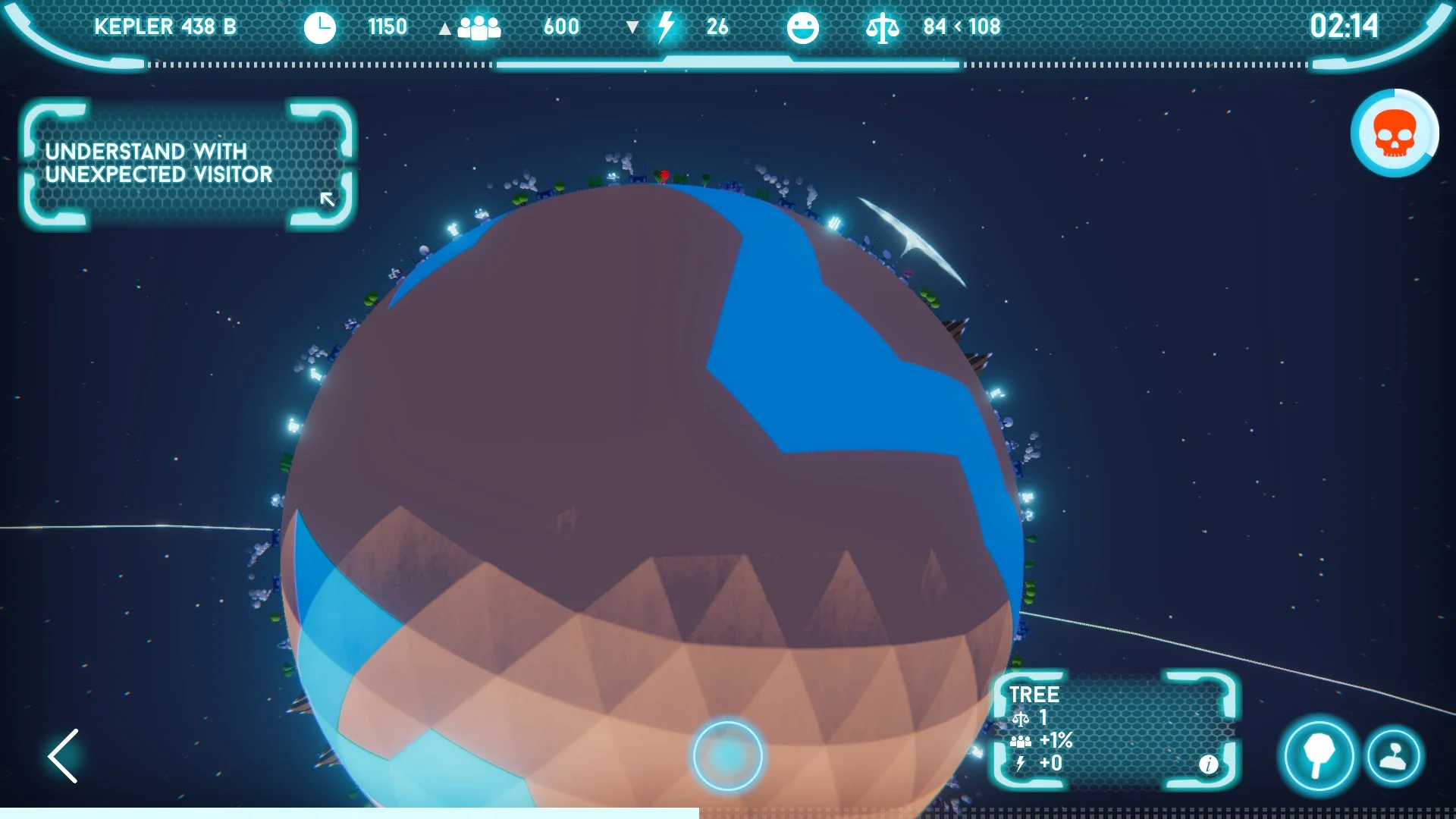Click the red skull threat indicator

(1394, 133)
